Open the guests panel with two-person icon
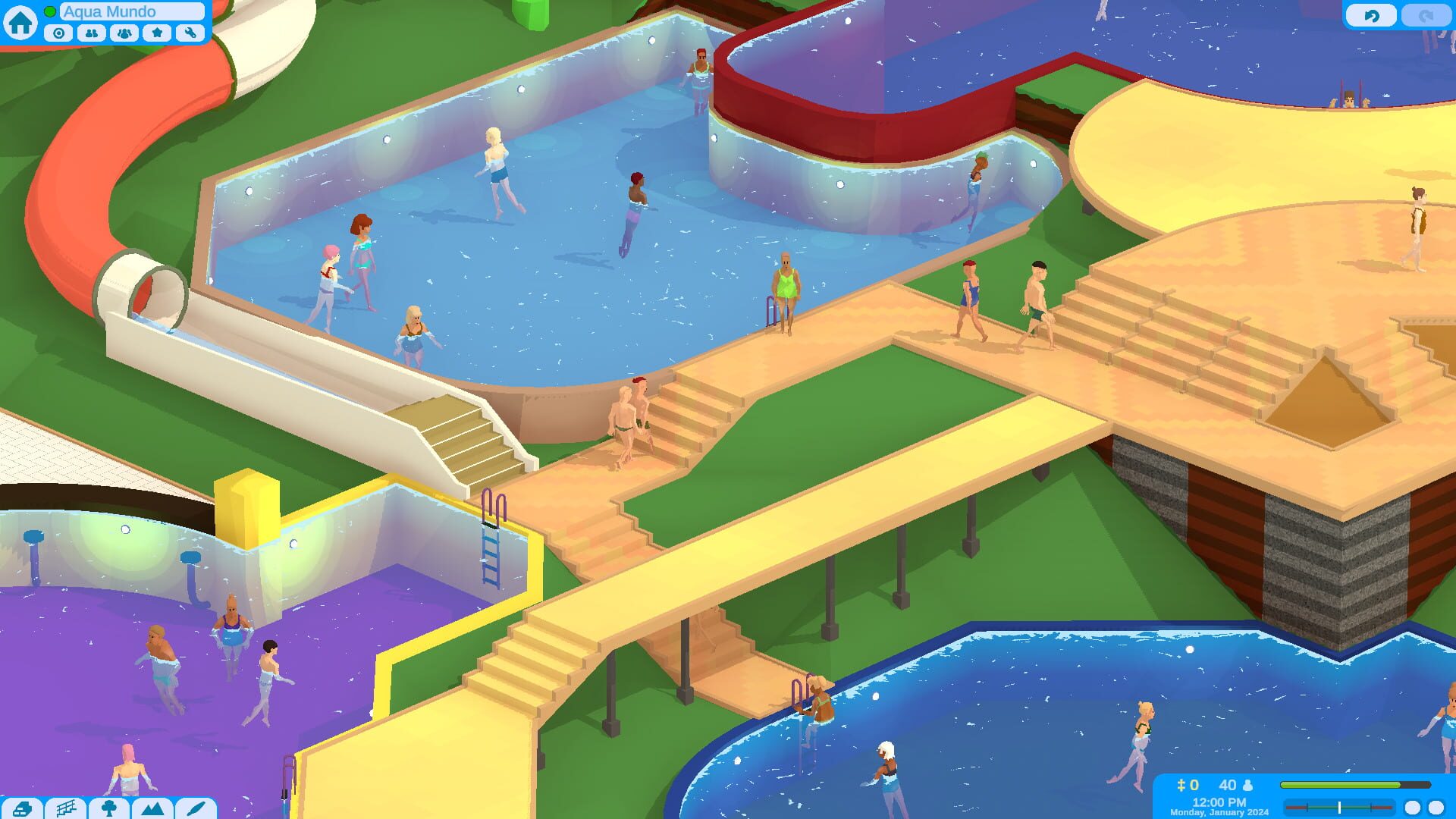Image resolution: width=1456 pixels, height=819 pixels. (91, 33)
